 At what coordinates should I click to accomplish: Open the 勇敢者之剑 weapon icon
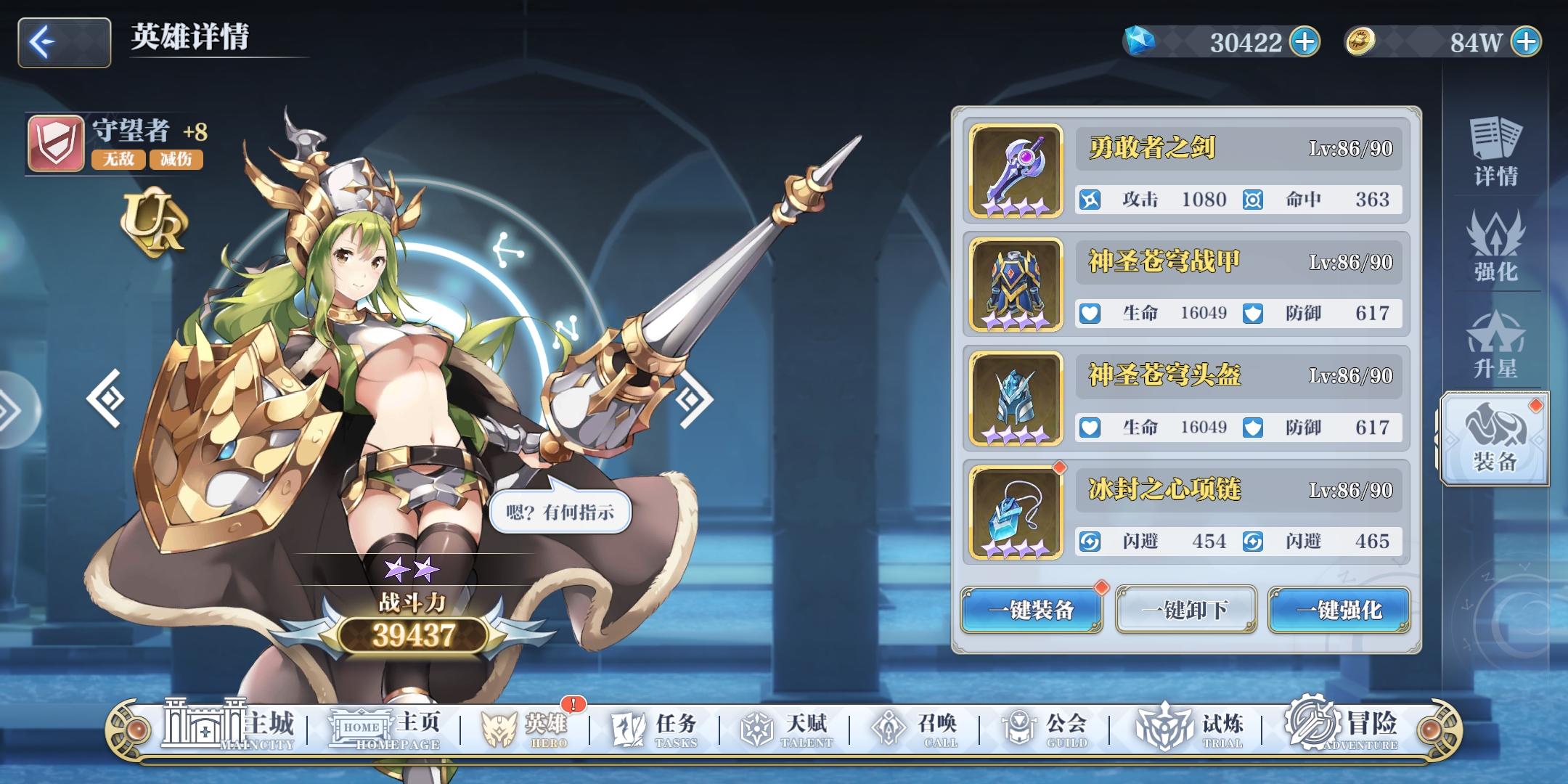click(x=1016, y=168)
